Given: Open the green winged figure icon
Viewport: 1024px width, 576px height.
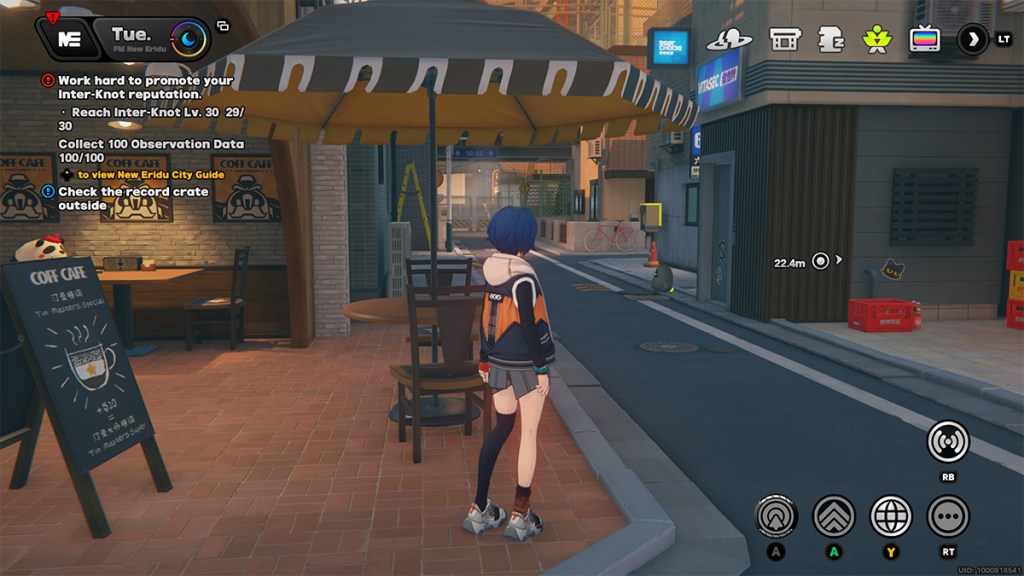Looking at the screenshot, I should (876, 40).
